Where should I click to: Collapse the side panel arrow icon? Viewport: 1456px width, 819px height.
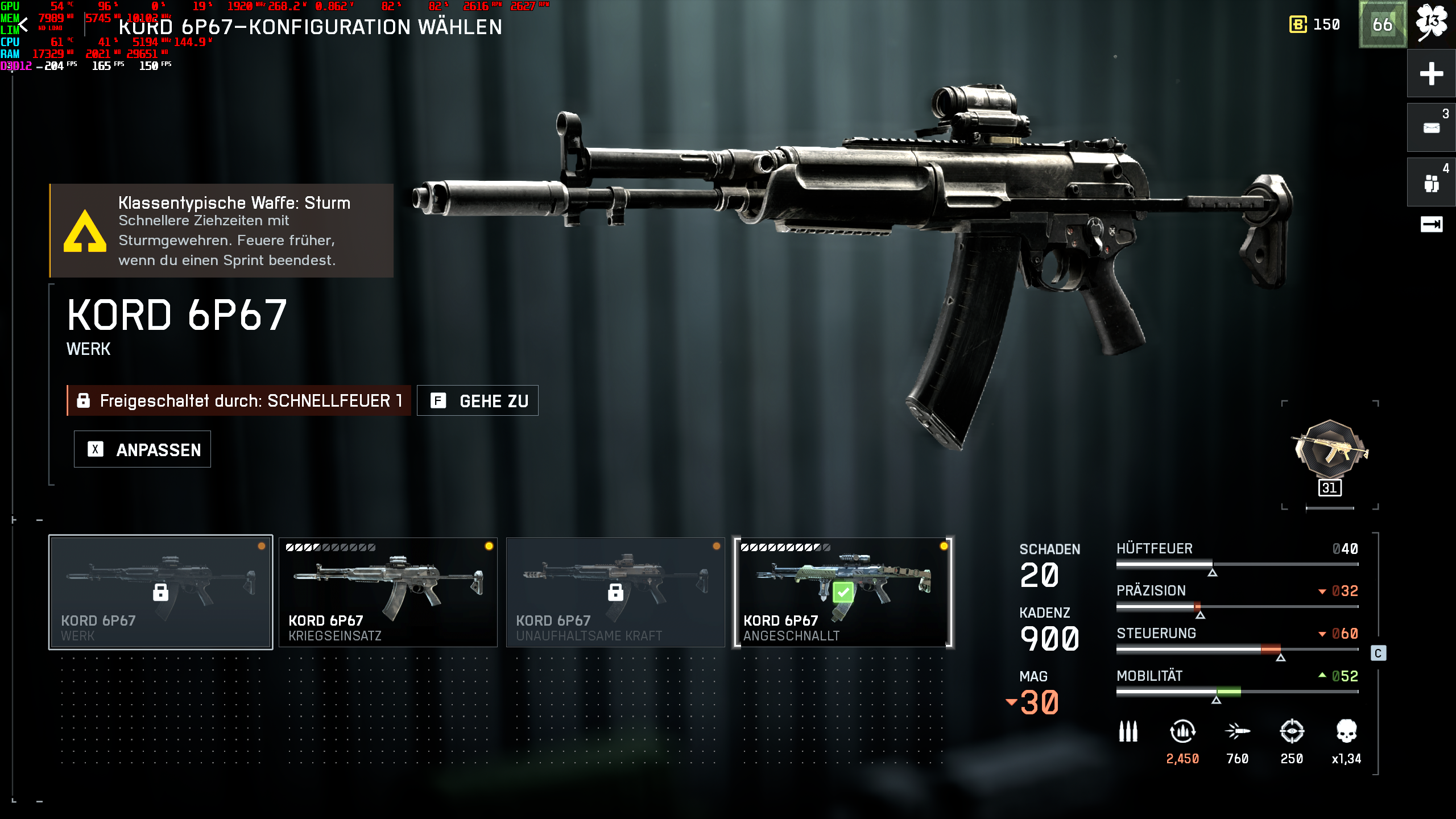[1431, 224]
